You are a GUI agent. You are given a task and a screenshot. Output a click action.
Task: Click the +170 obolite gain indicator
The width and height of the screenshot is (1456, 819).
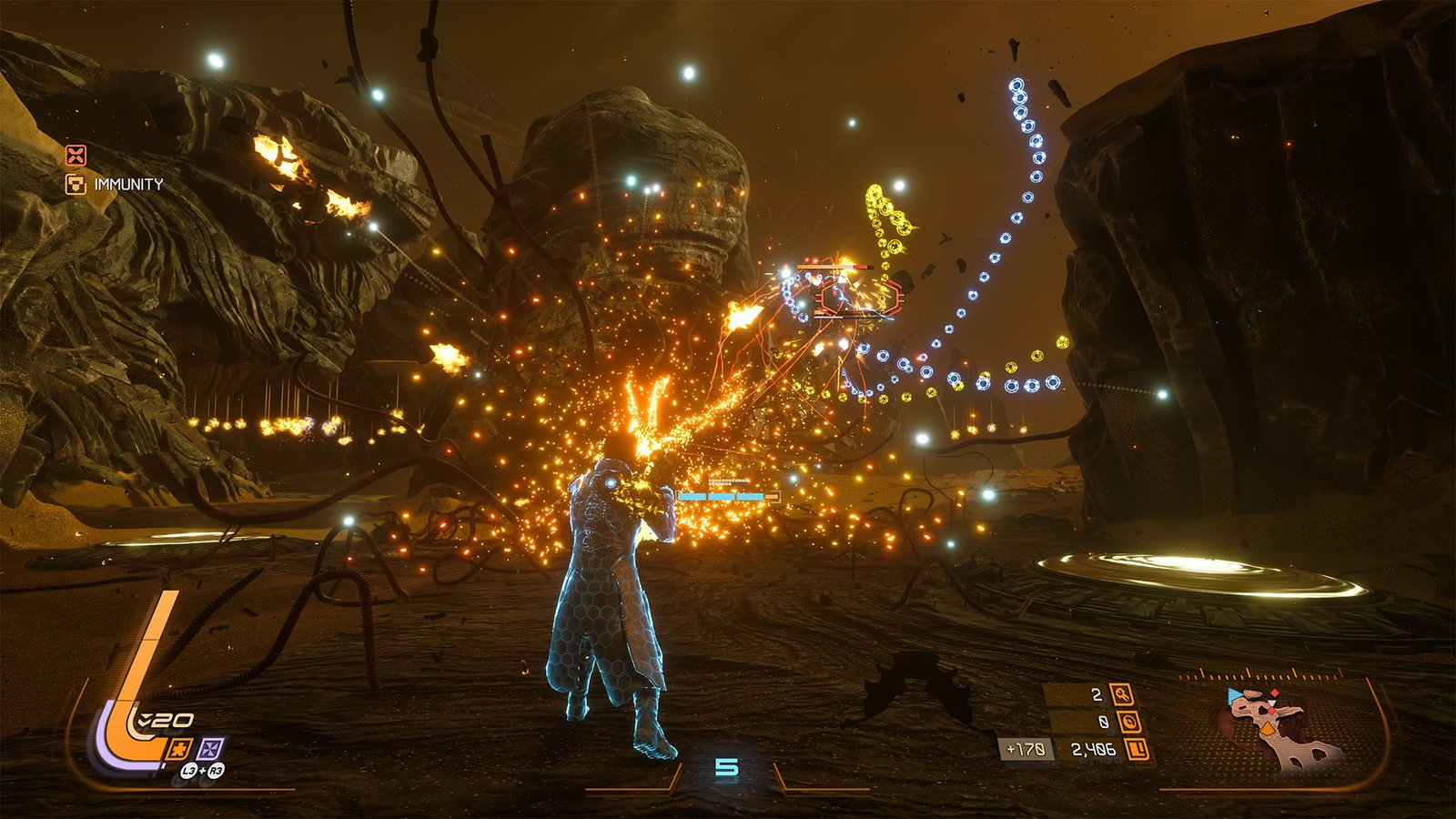[1025, 748]
